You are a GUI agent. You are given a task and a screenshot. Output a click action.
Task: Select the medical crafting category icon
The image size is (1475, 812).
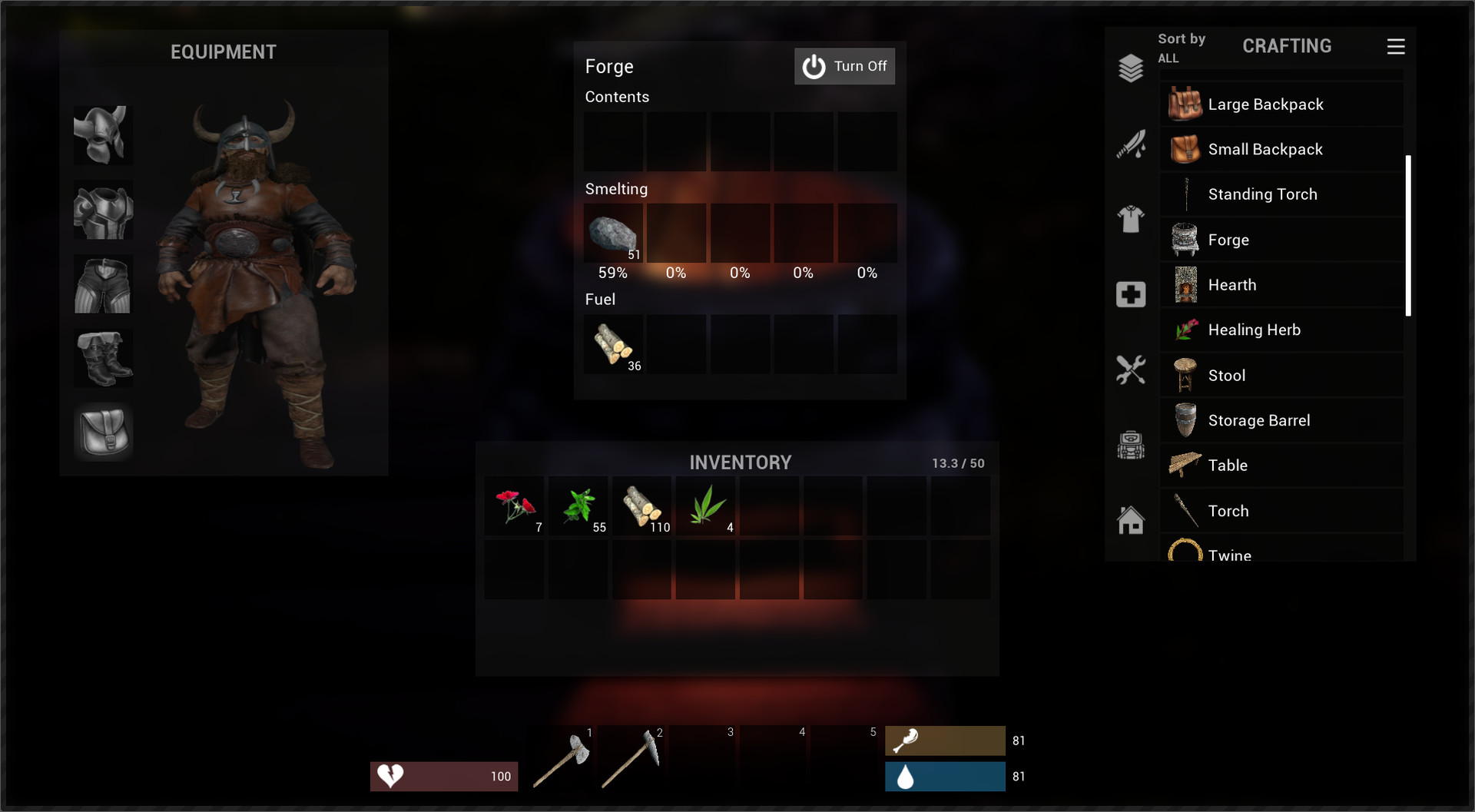click(x=1129, y=294)
